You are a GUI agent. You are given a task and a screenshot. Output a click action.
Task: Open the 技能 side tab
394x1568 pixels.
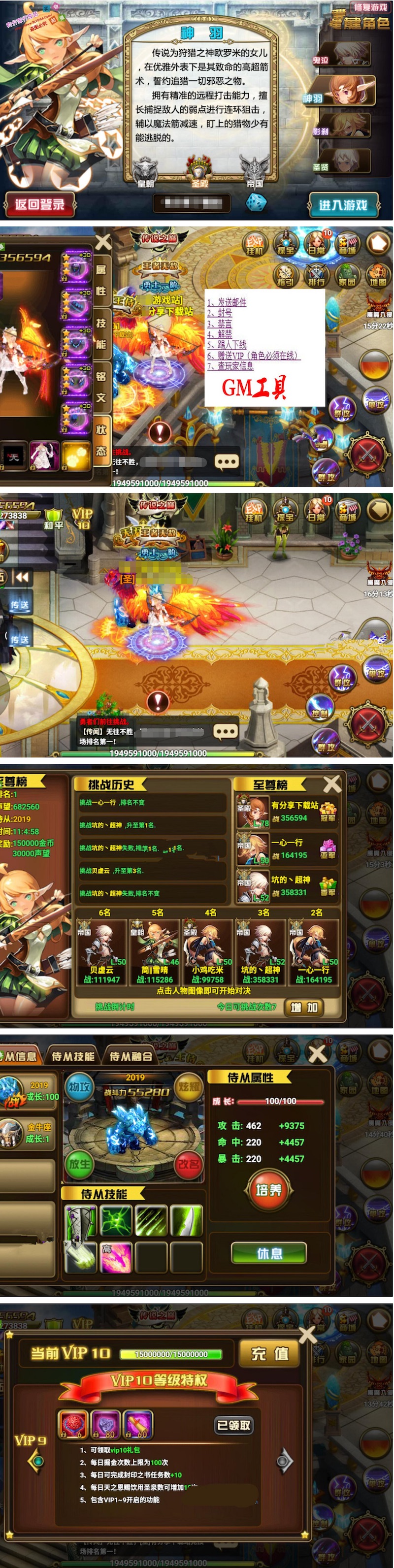coord(101,333)
